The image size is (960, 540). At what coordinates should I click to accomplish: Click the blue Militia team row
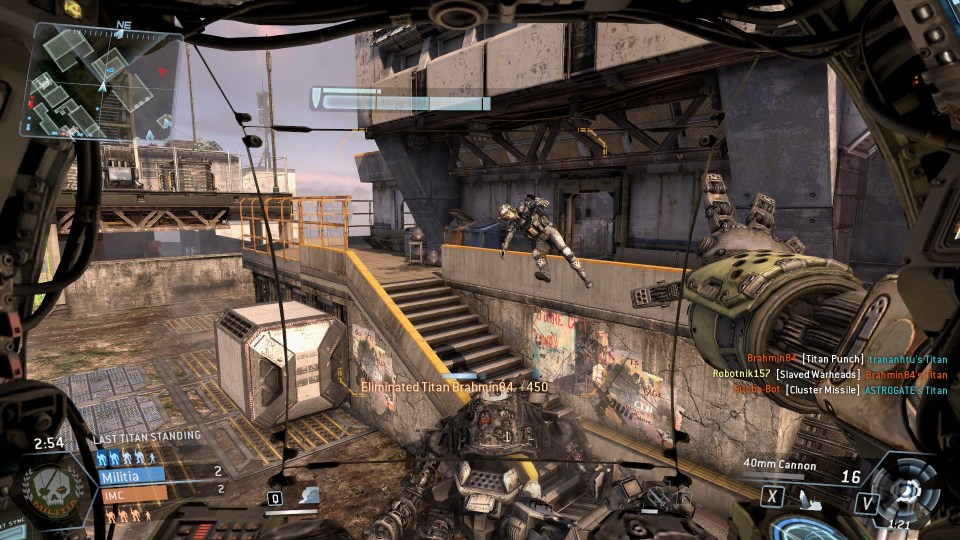coord(130,474)
